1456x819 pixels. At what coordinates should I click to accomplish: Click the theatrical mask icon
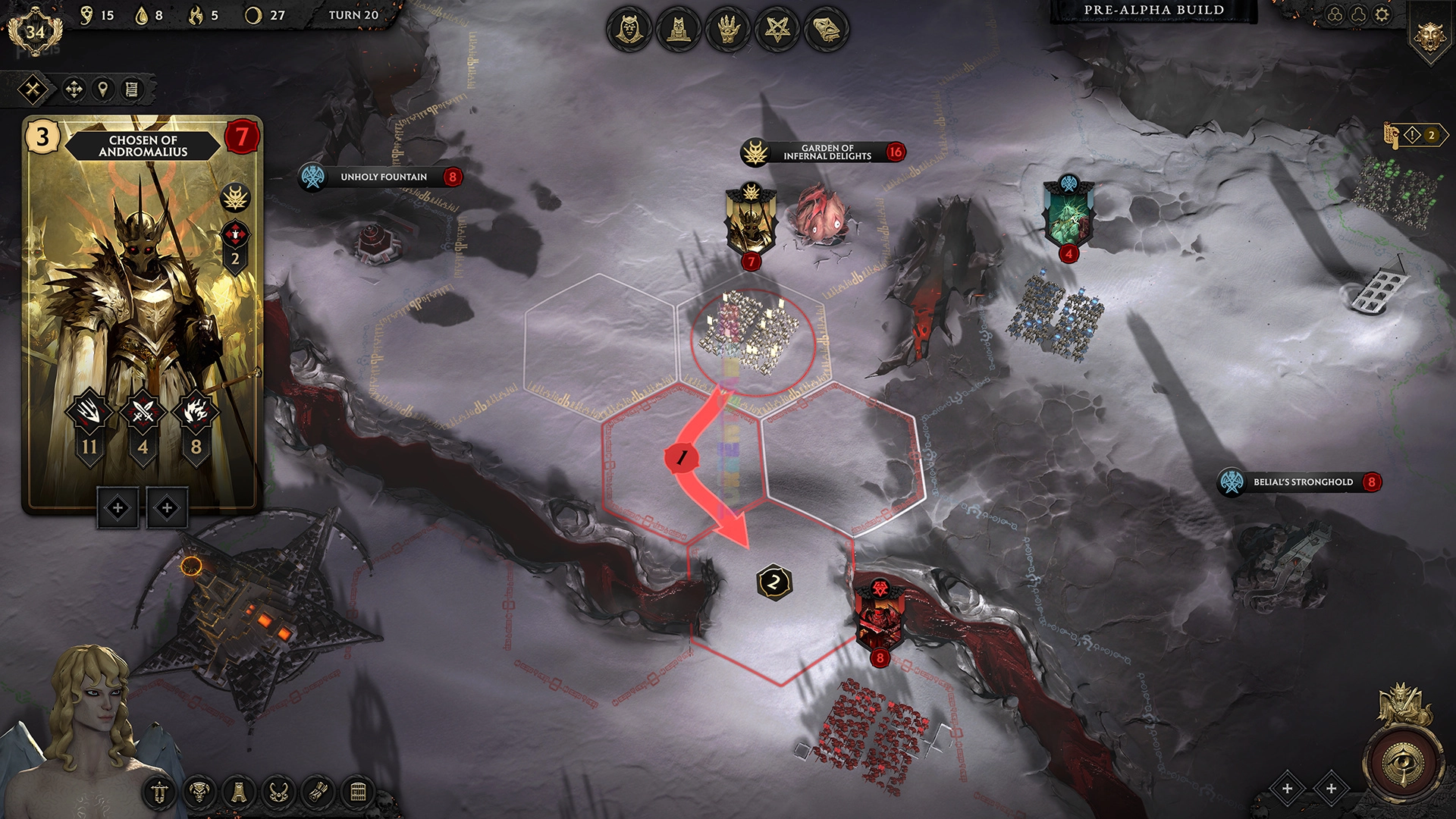pos(827,30)
